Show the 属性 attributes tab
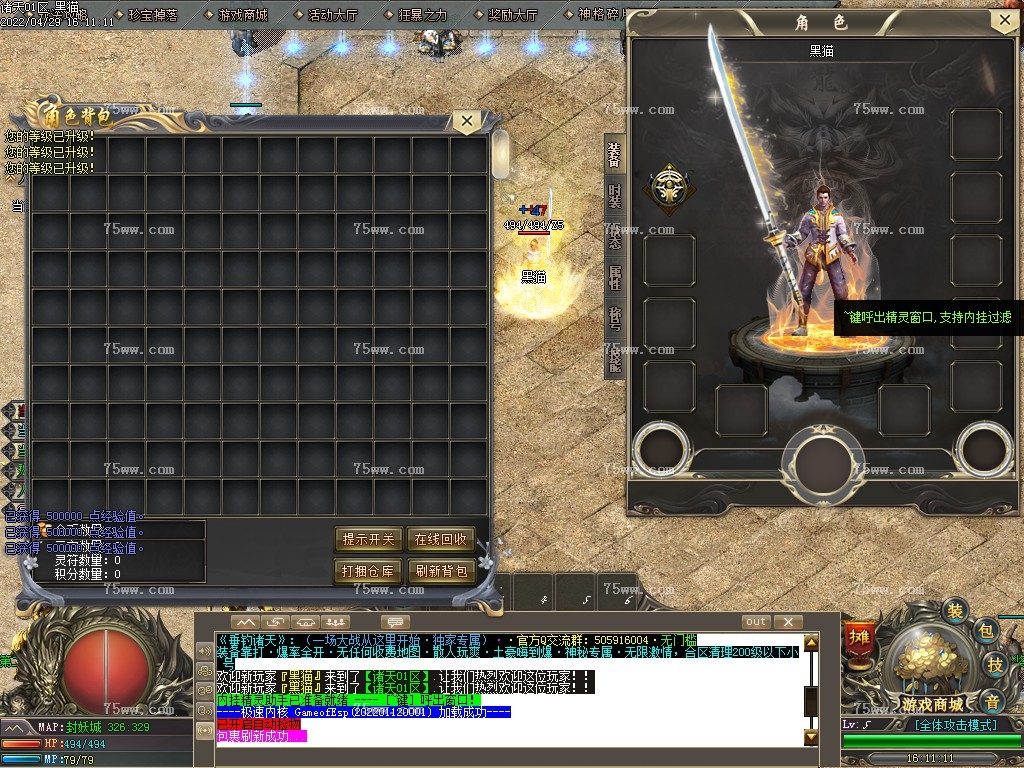This screenshot has height=768, width=1024. click(614, 277)
